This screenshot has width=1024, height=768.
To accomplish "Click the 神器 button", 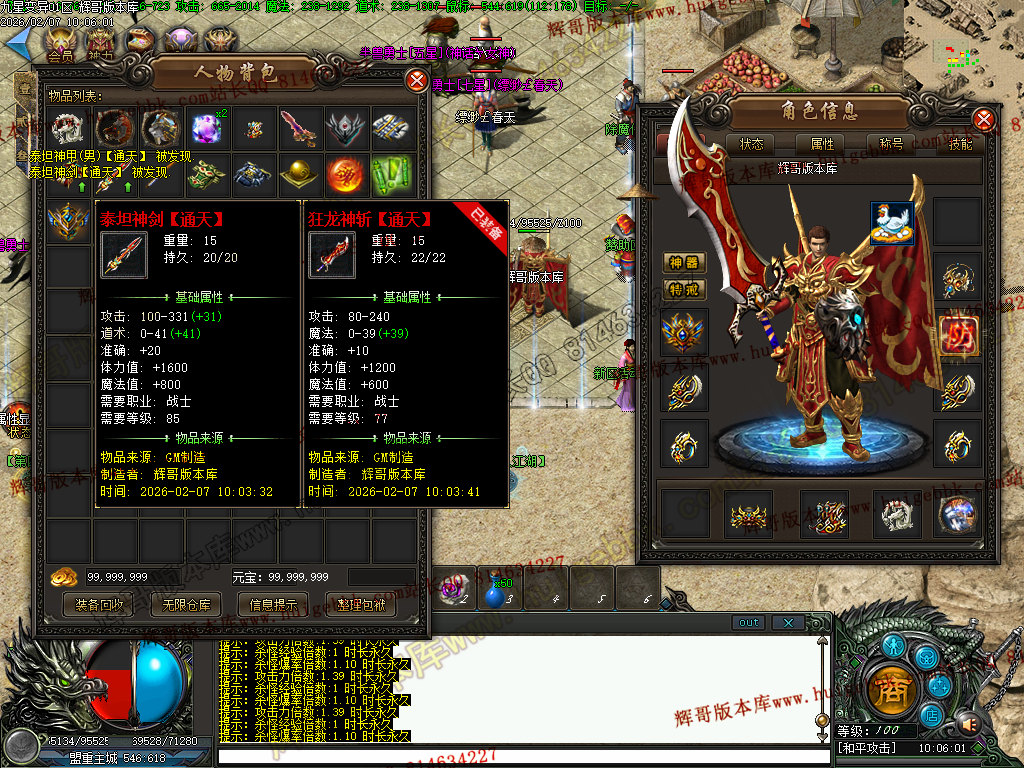I will click(x=684, y=263).
